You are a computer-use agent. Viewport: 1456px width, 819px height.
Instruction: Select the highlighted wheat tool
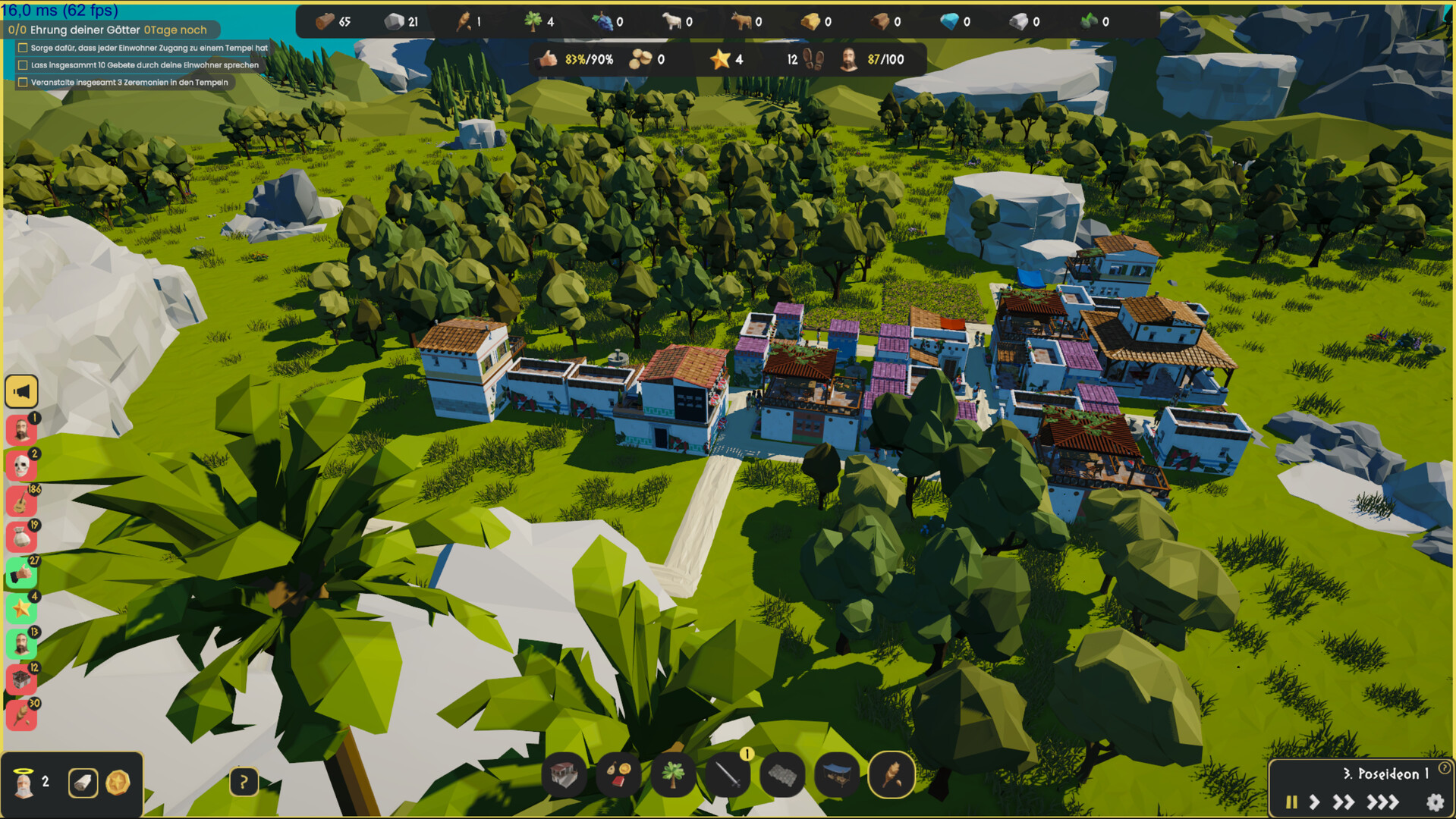892,775
